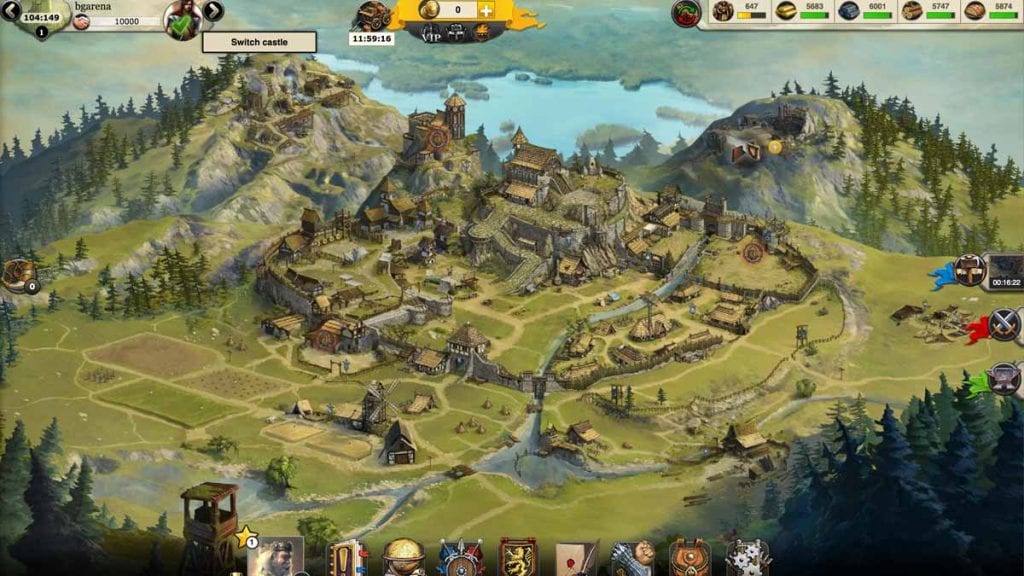Open the leather backpack inventory

pyautogui.click(x=690, y=558)
